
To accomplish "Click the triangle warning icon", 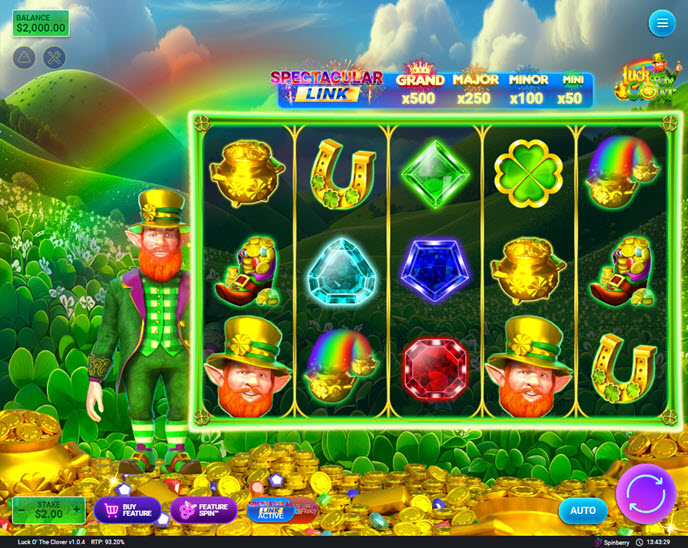I will (x=24, y=57).
